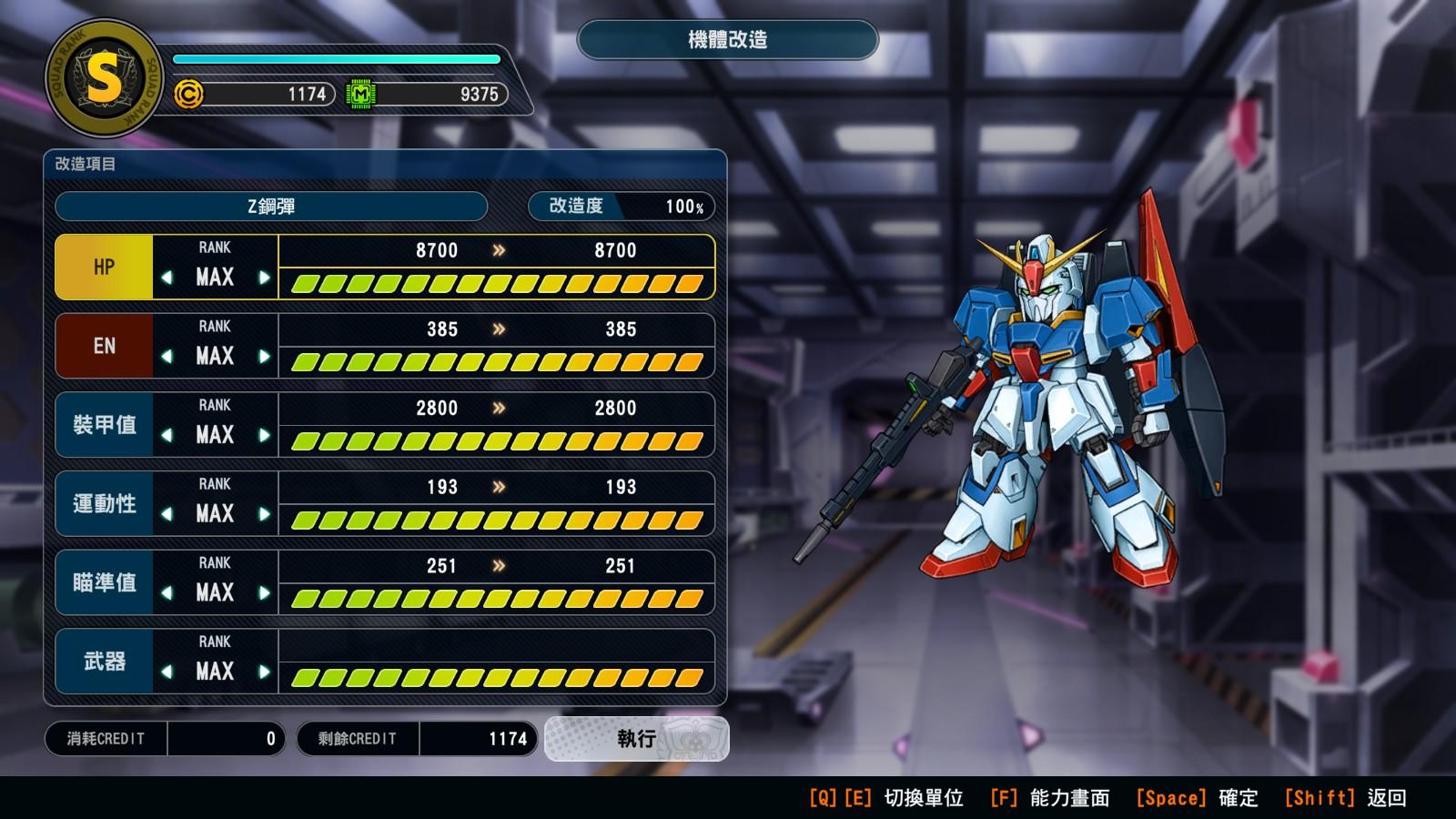Increase HP rank with right arrow
The image size is (1456, 819).
(264, 278)
